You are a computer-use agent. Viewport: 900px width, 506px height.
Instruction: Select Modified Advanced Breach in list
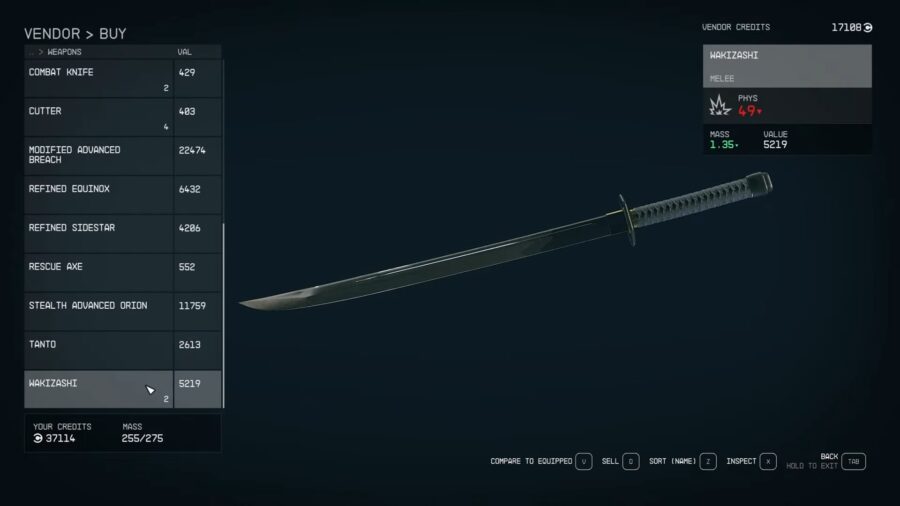tap(98, 155)
